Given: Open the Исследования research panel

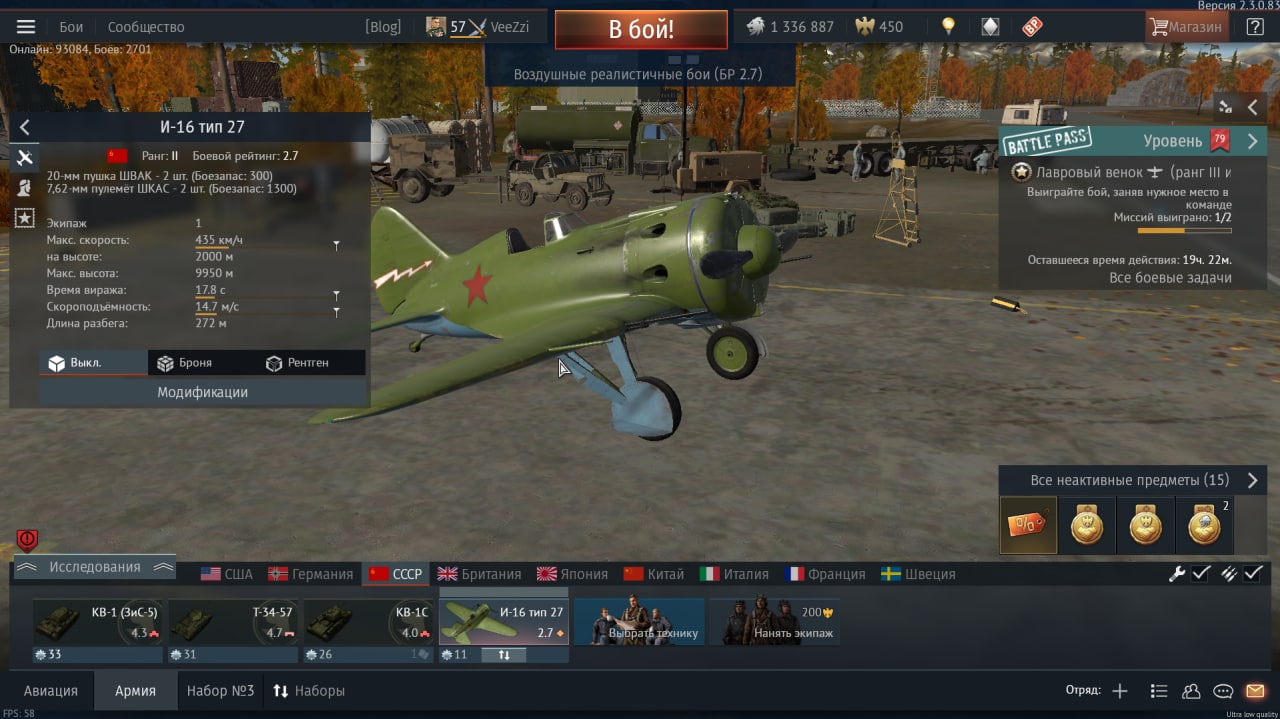Looking at the screenshot, I should pyautogui.click(x=95, y=567).
